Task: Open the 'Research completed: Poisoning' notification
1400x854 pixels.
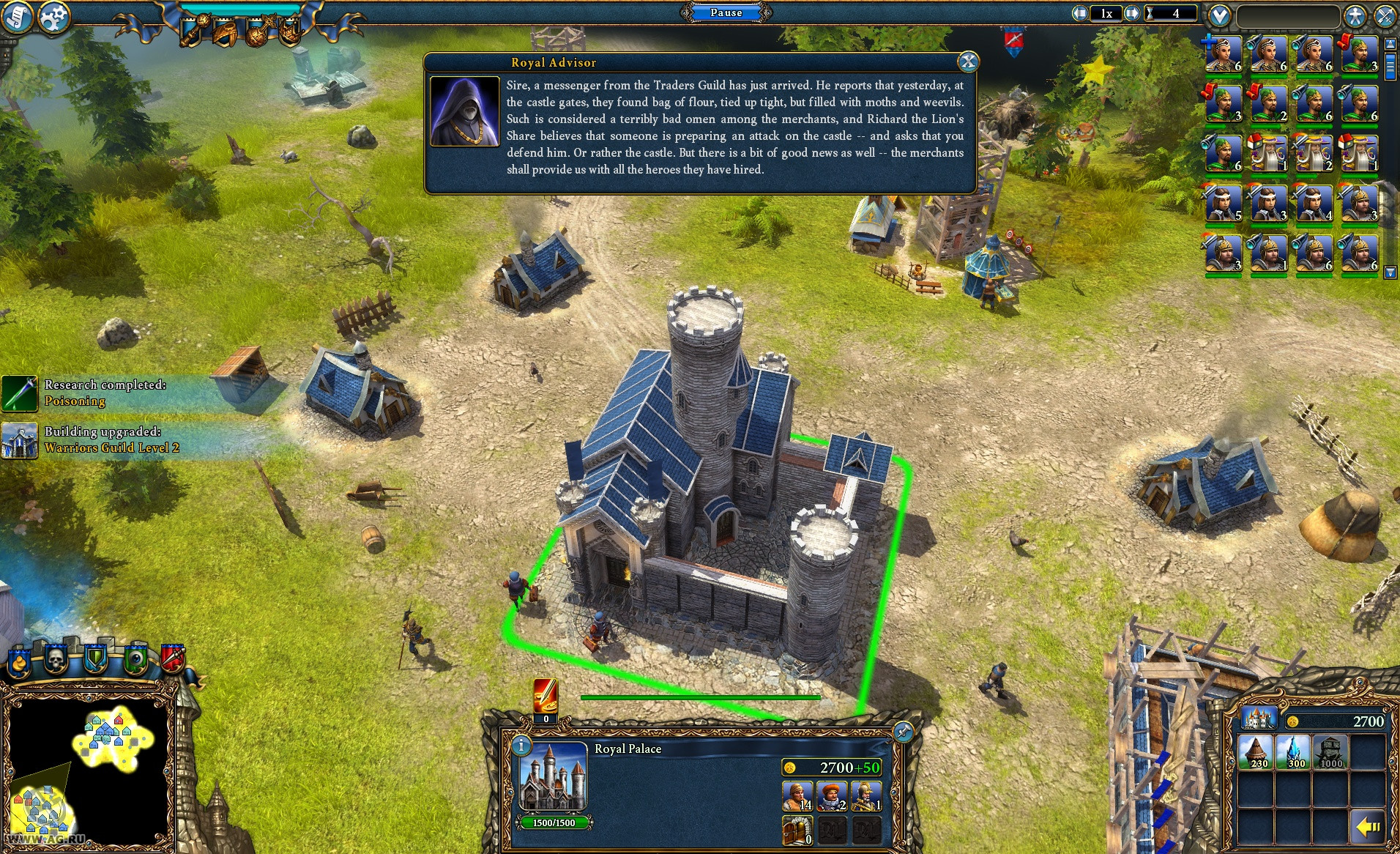Action: coord(105,393)
